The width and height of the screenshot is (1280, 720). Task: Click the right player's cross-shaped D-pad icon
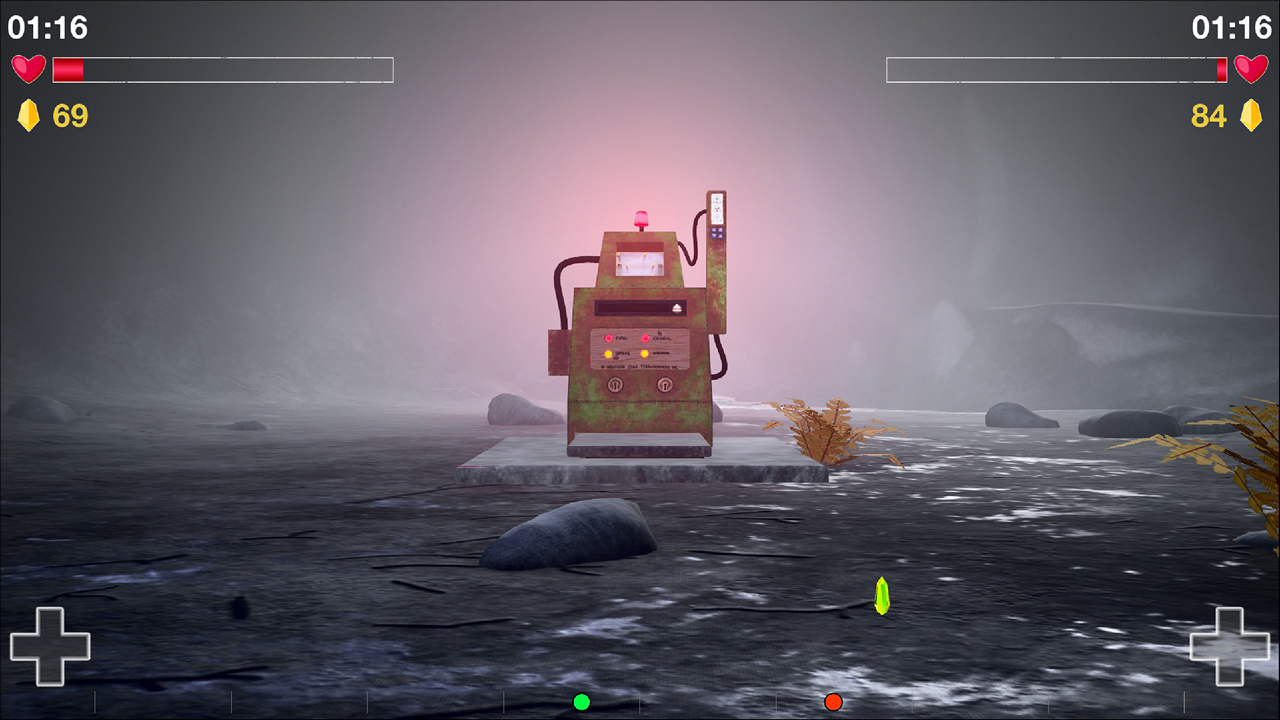(1229, 646)
